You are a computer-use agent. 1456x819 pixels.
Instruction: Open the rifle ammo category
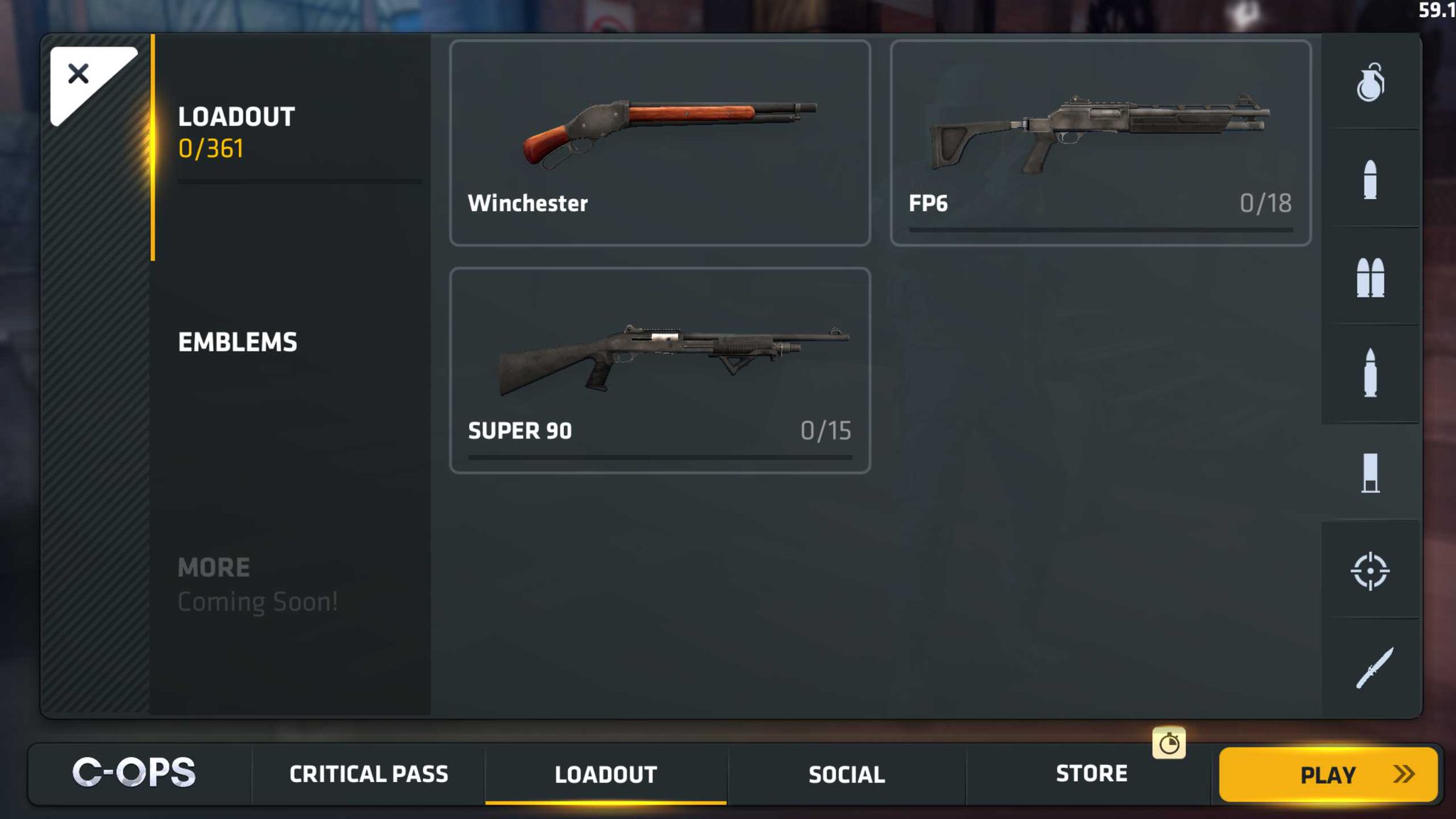1372,373
